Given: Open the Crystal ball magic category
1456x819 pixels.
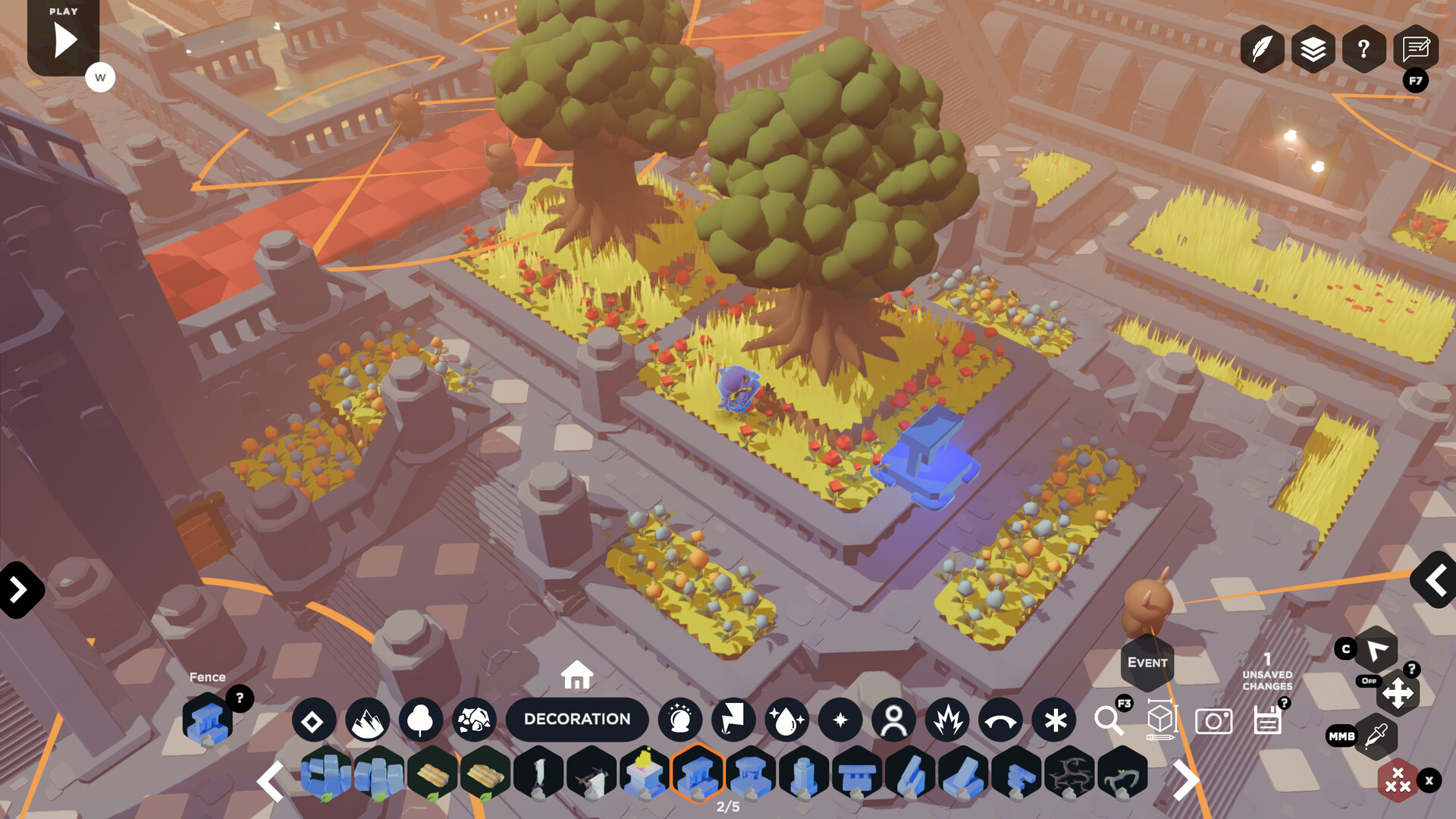Looking at the screenshot, I should pyautogui.click(x=681, y=720).
